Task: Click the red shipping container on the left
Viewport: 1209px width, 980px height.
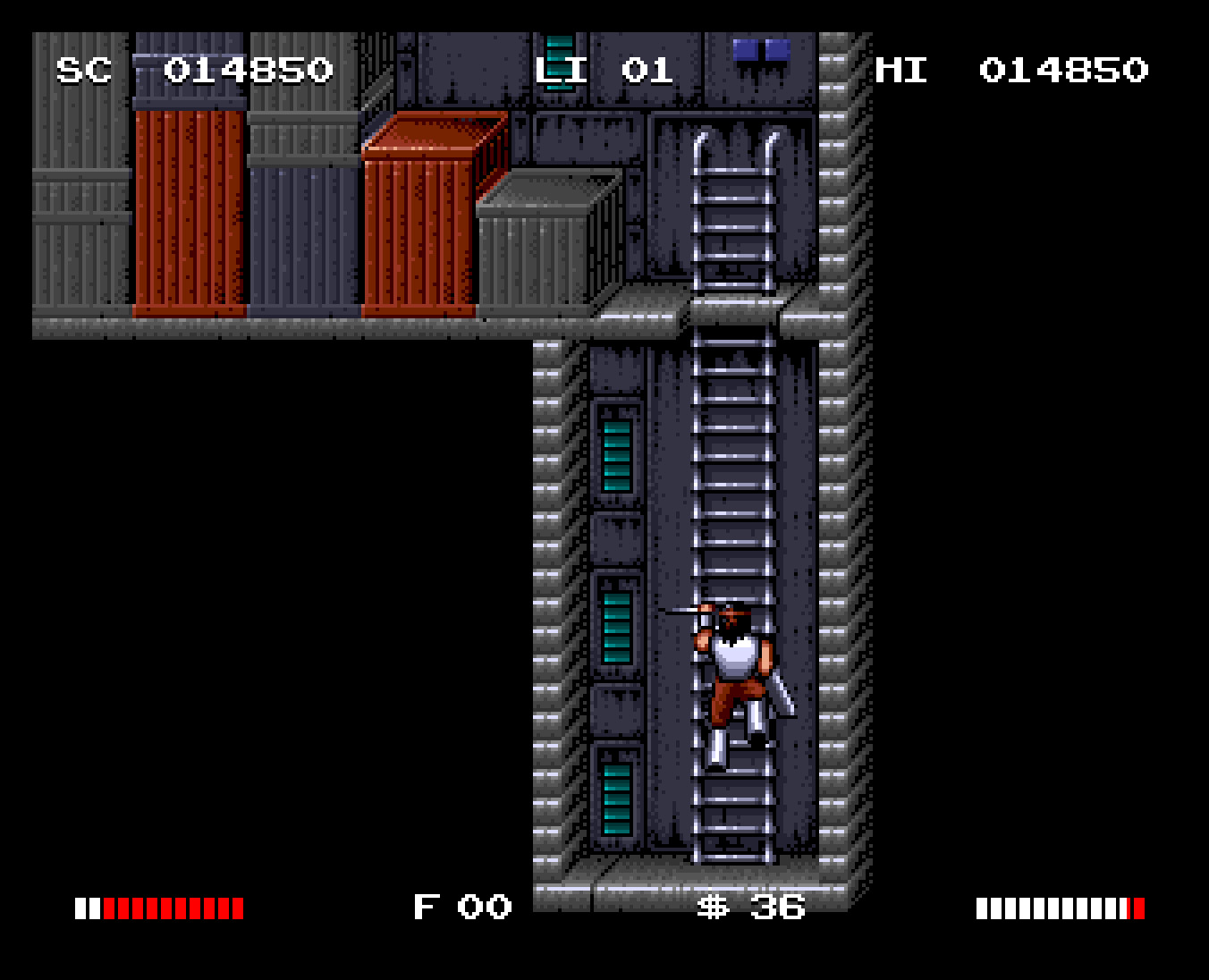Action: pos(188,215)
